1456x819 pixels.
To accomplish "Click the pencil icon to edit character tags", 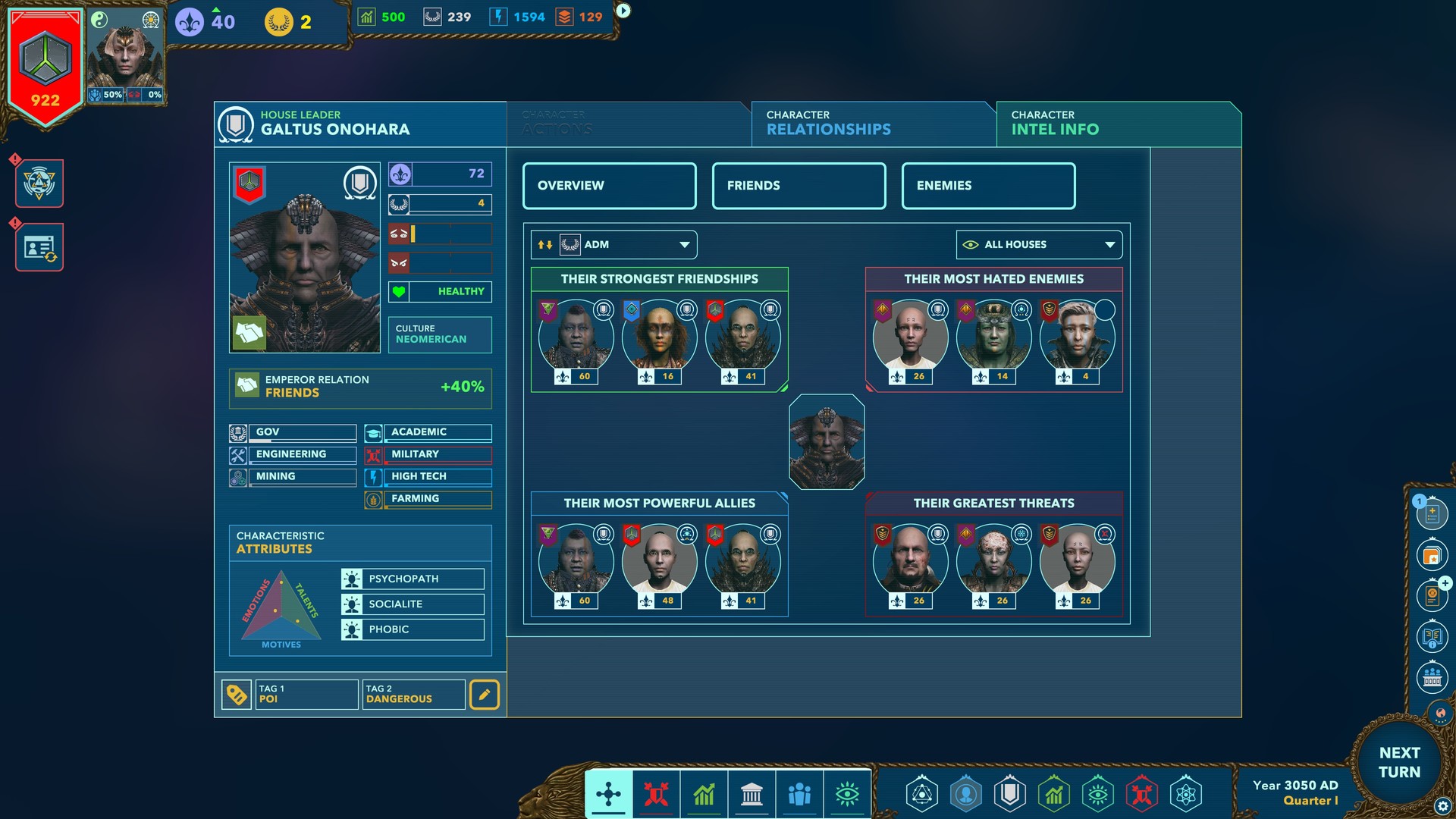I will [485, 694].
